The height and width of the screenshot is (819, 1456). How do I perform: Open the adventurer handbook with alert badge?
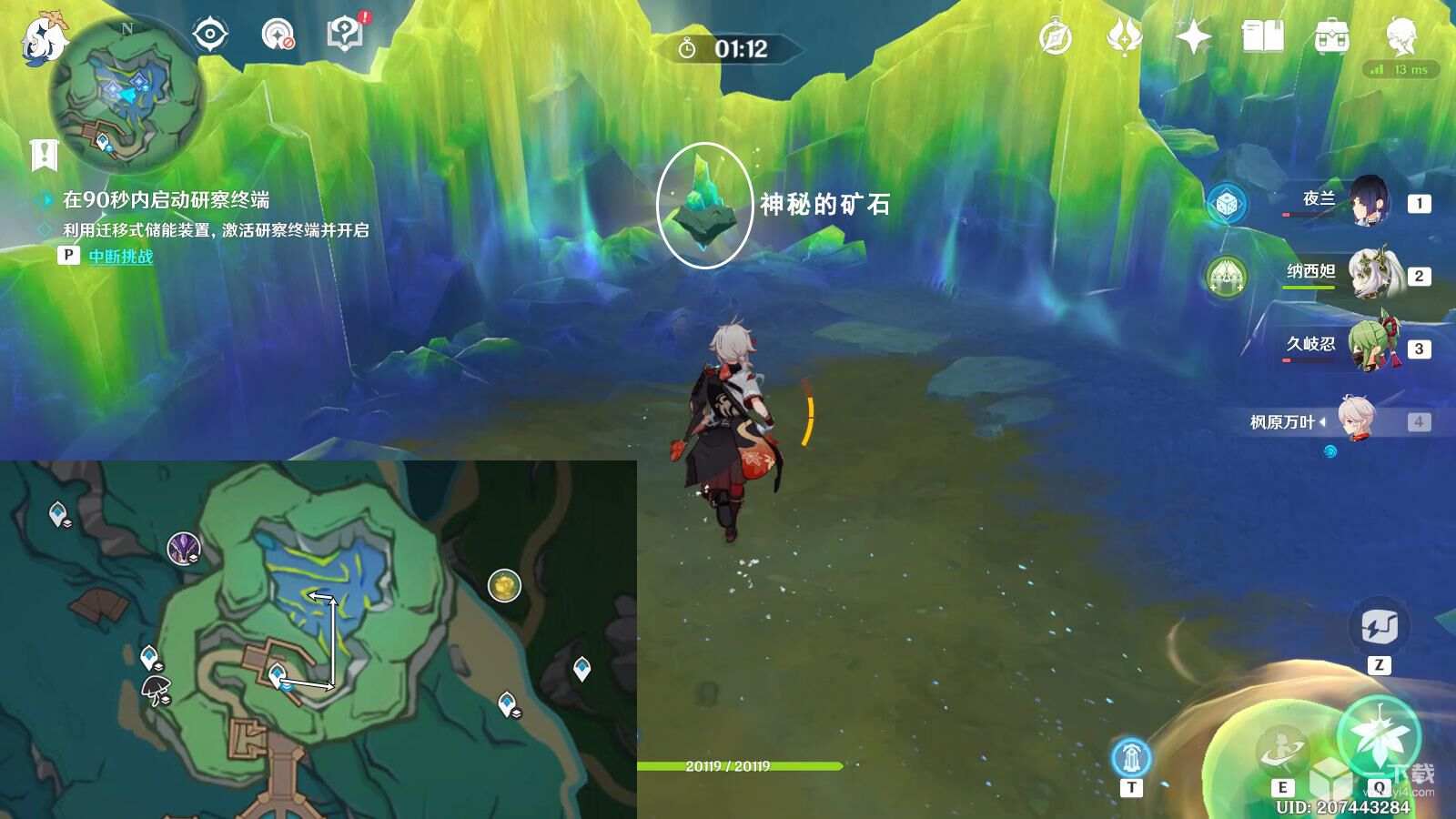coord(341,32)
